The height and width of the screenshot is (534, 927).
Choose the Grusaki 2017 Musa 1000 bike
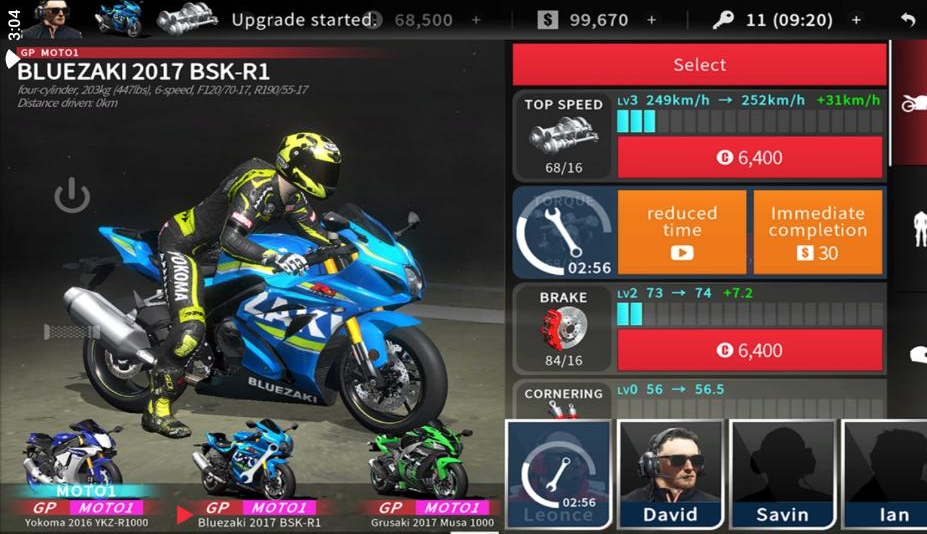[x=431, y=475]
